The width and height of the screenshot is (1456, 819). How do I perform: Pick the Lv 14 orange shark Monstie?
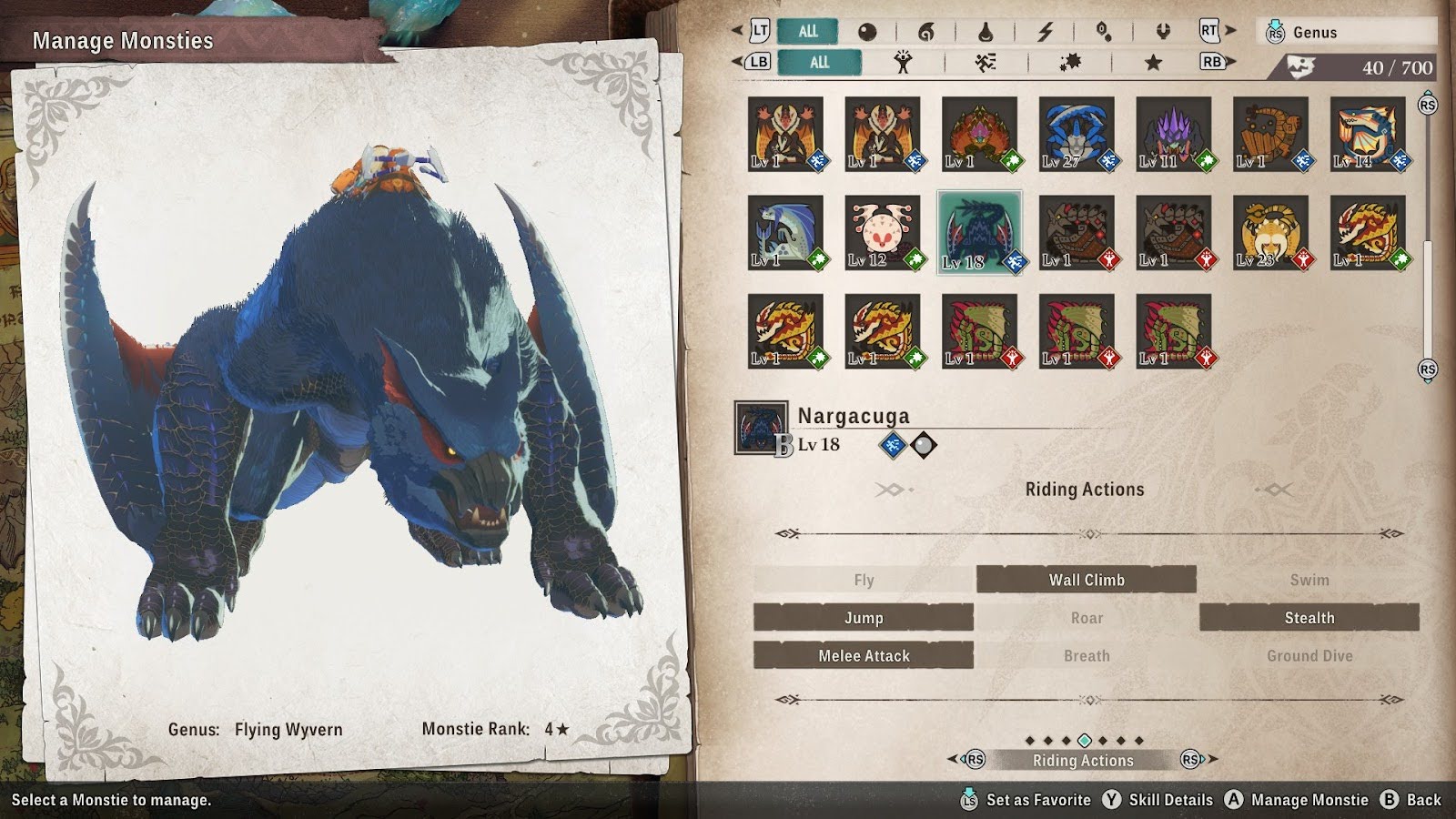coord(1368,135)
